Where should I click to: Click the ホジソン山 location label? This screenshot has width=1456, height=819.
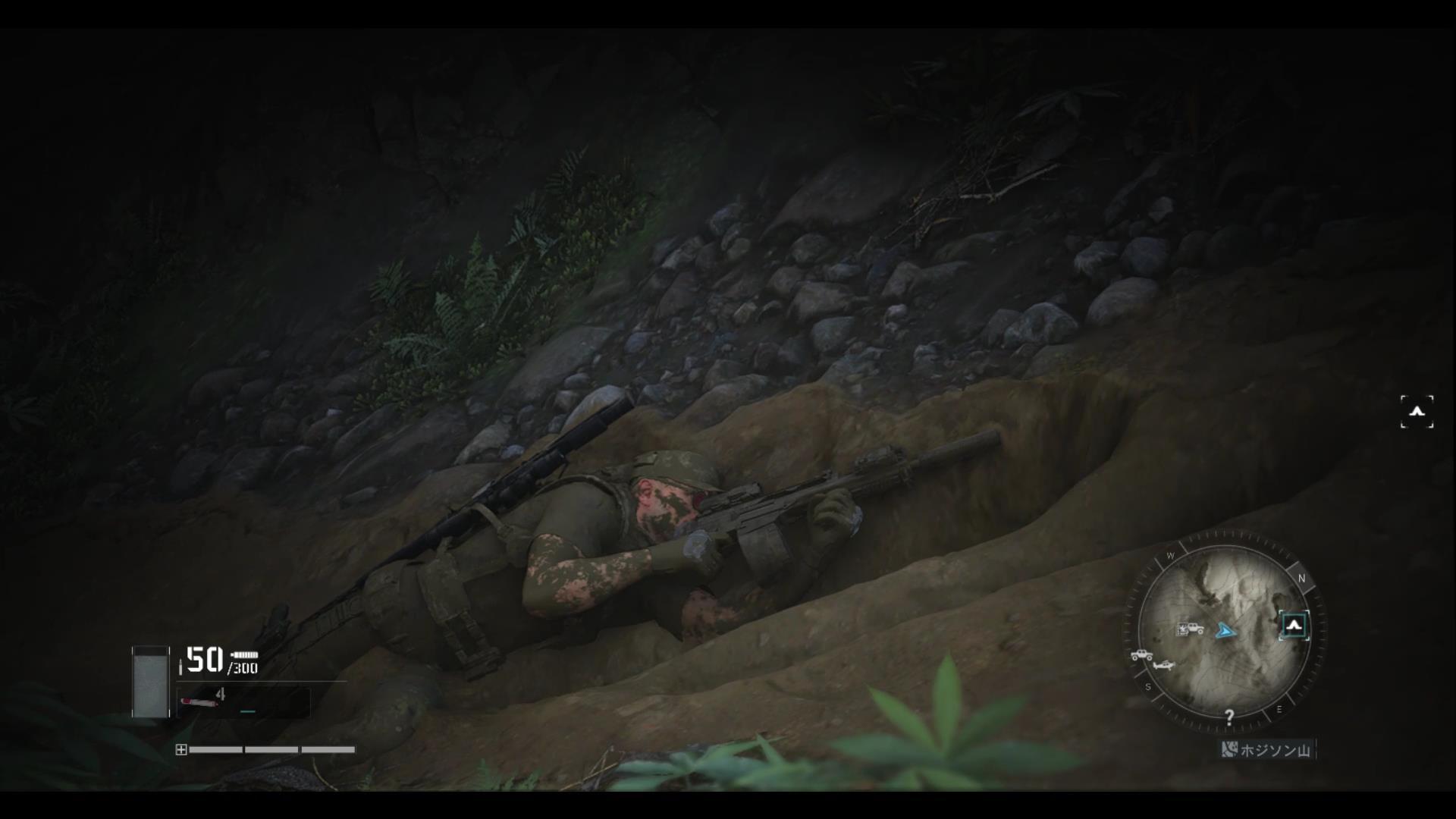(x=1267, y=751)
